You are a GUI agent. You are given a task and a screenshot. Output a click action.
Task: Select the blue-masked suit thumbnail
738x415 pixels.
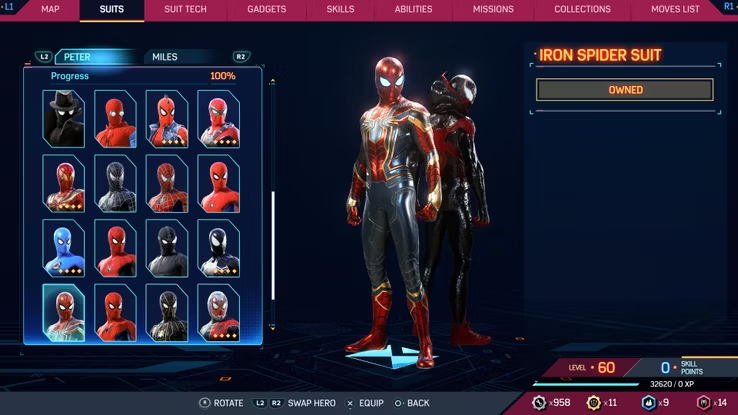(63, 247)
